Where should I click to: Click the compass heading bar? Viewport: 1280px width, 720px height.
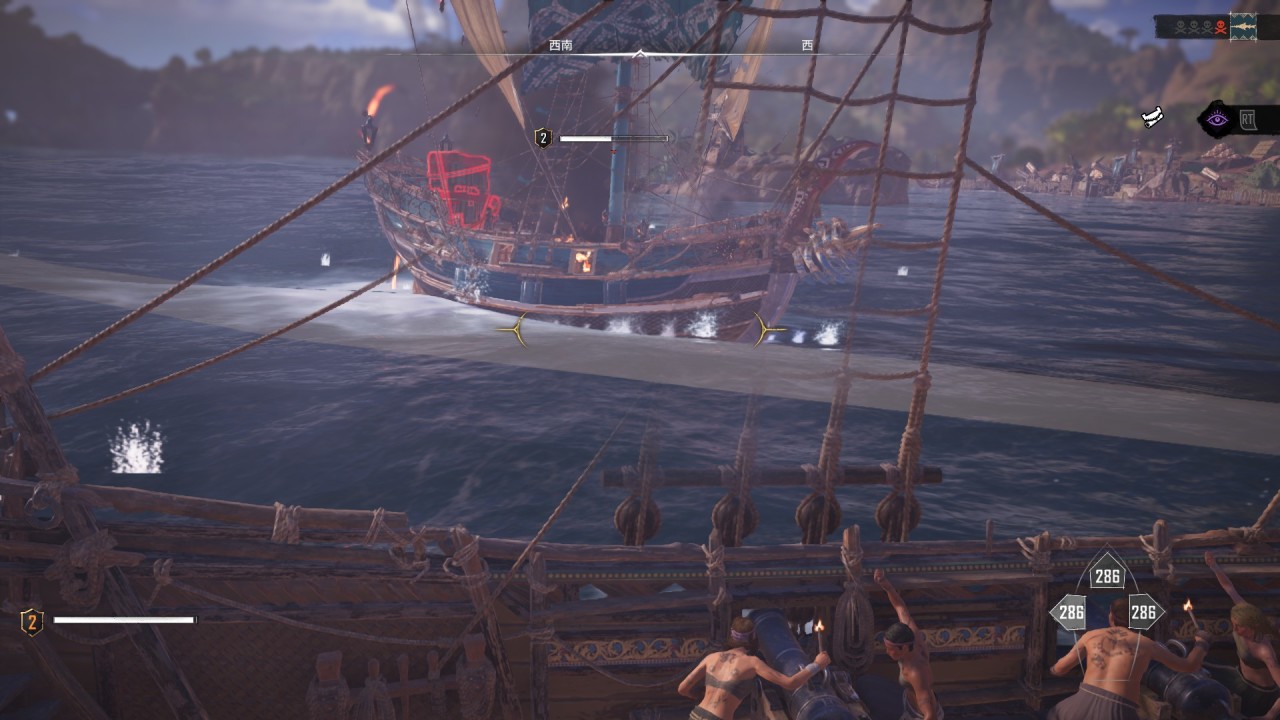pos(640,52)
